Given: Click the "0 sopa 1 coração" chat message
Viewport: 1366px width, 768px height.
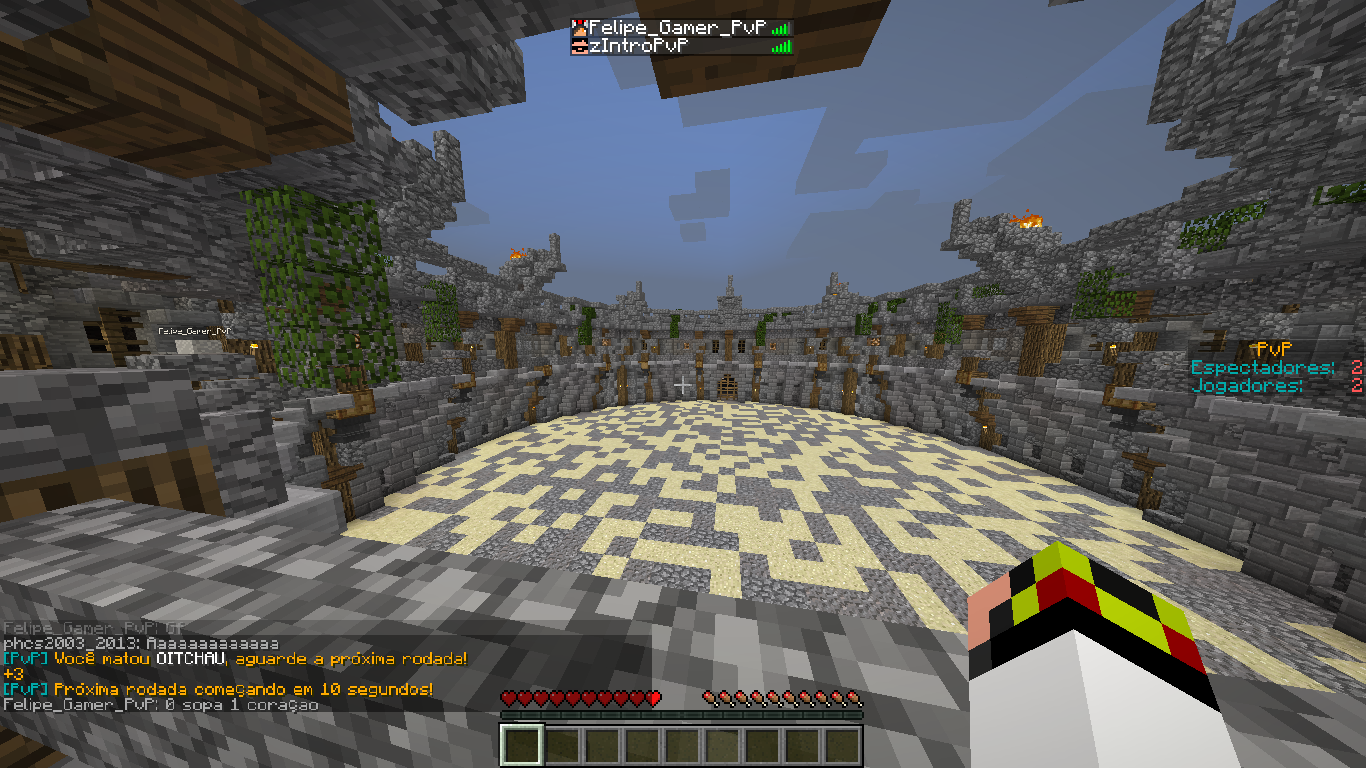Looking at the screenshot, I should coord(161,705).
